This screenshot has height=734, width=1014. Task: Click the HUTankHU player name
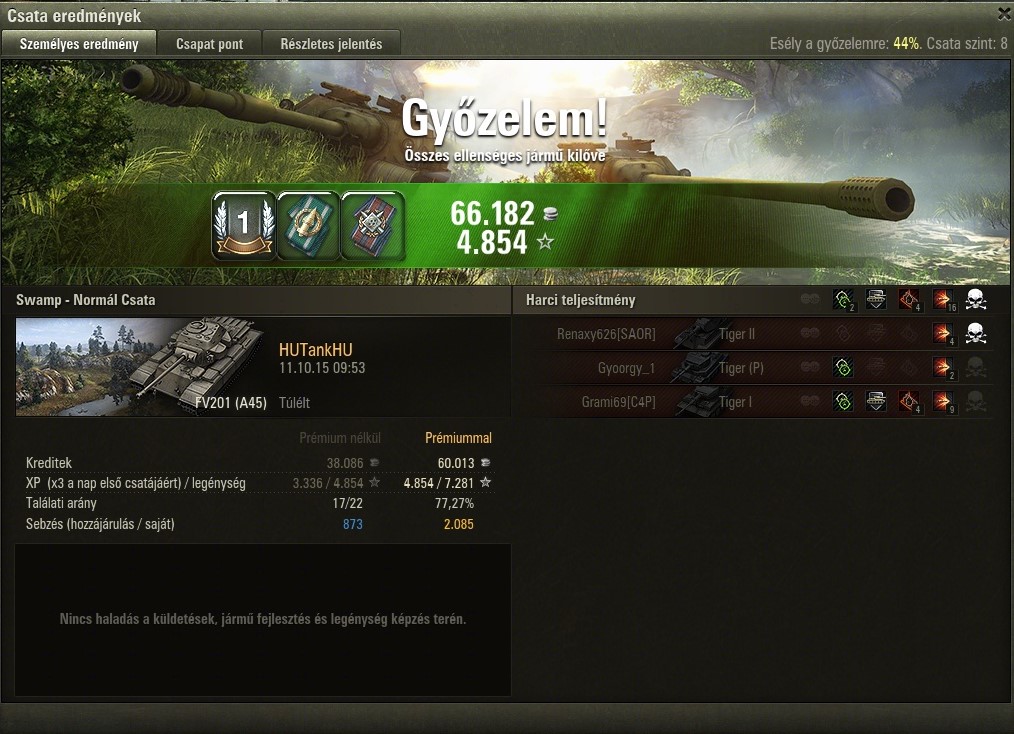pos(315,350)
